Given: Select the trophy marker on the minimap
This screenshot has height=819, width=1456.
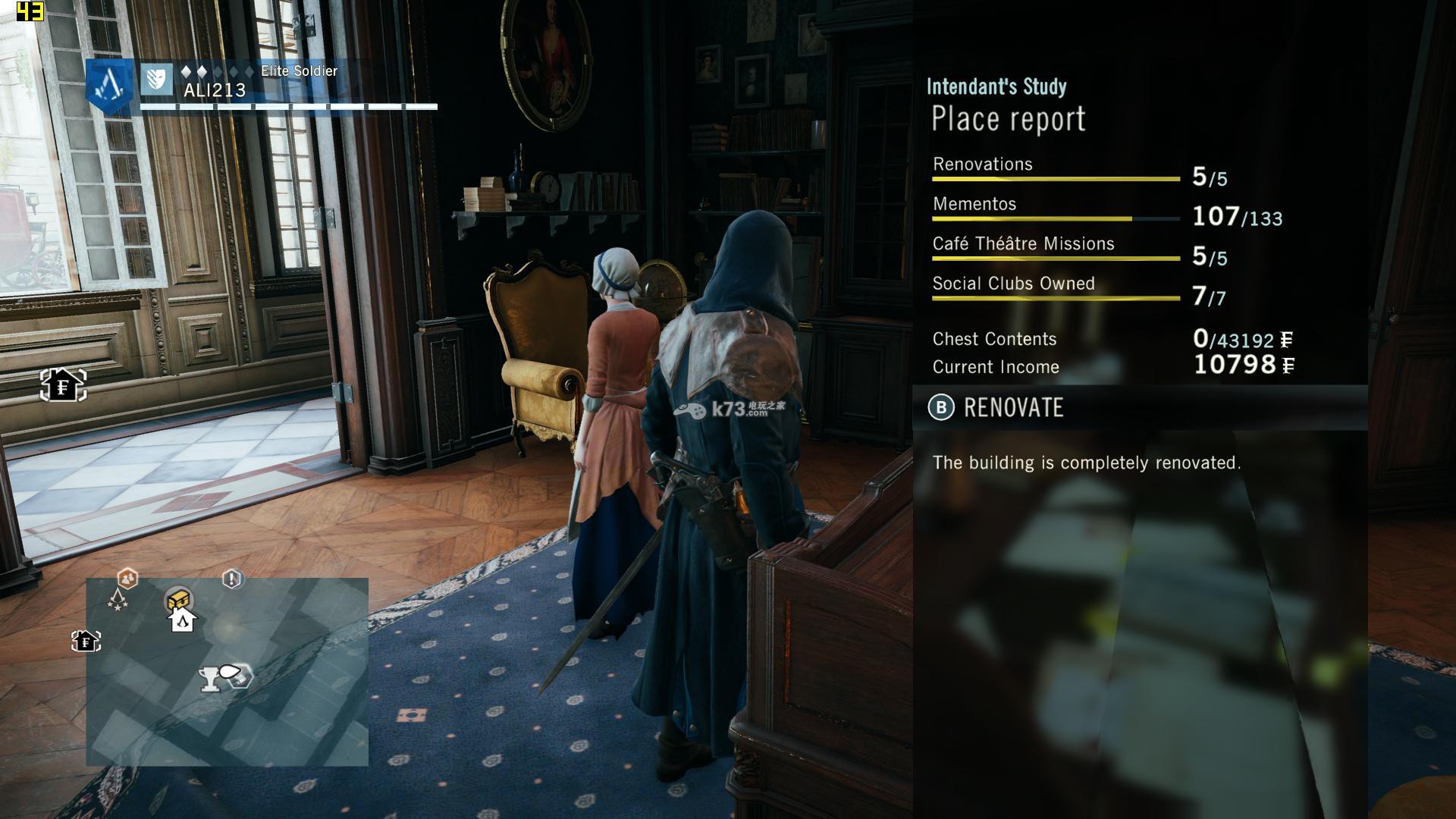Looking at the screenshot, I should point(210,679).
